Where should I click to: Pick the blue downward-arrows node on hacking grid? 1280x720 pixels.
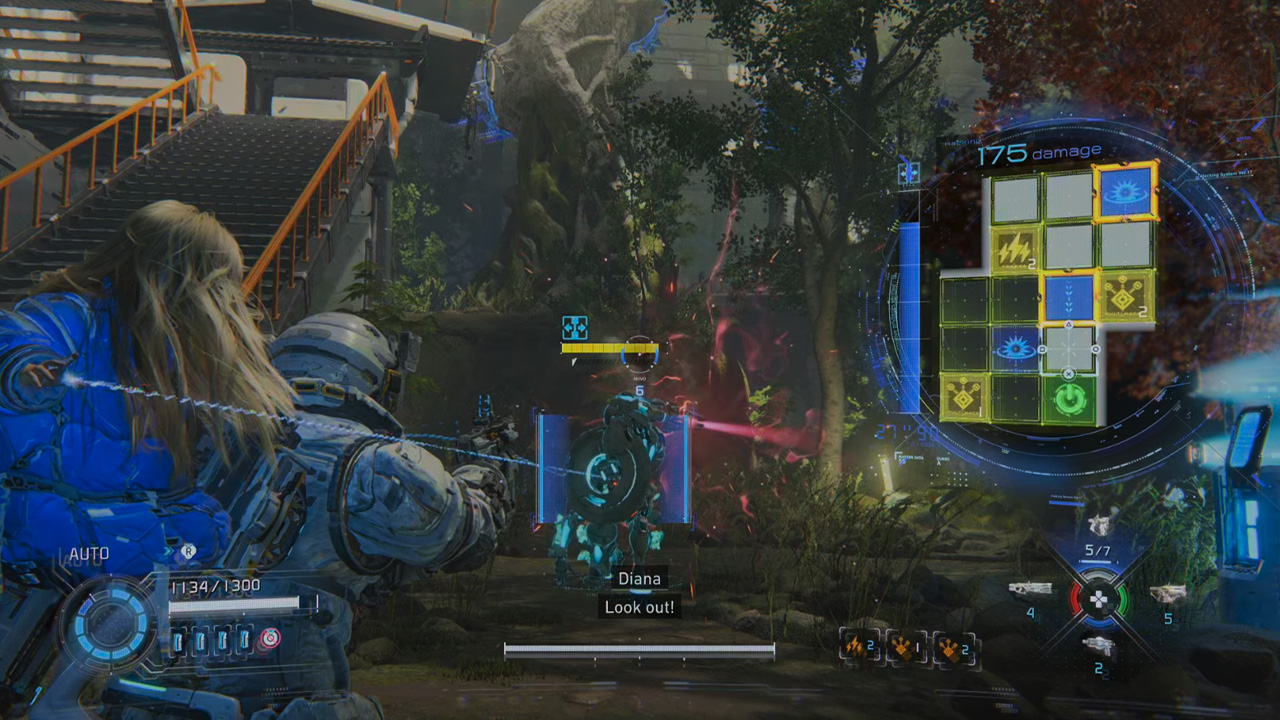1069,298
